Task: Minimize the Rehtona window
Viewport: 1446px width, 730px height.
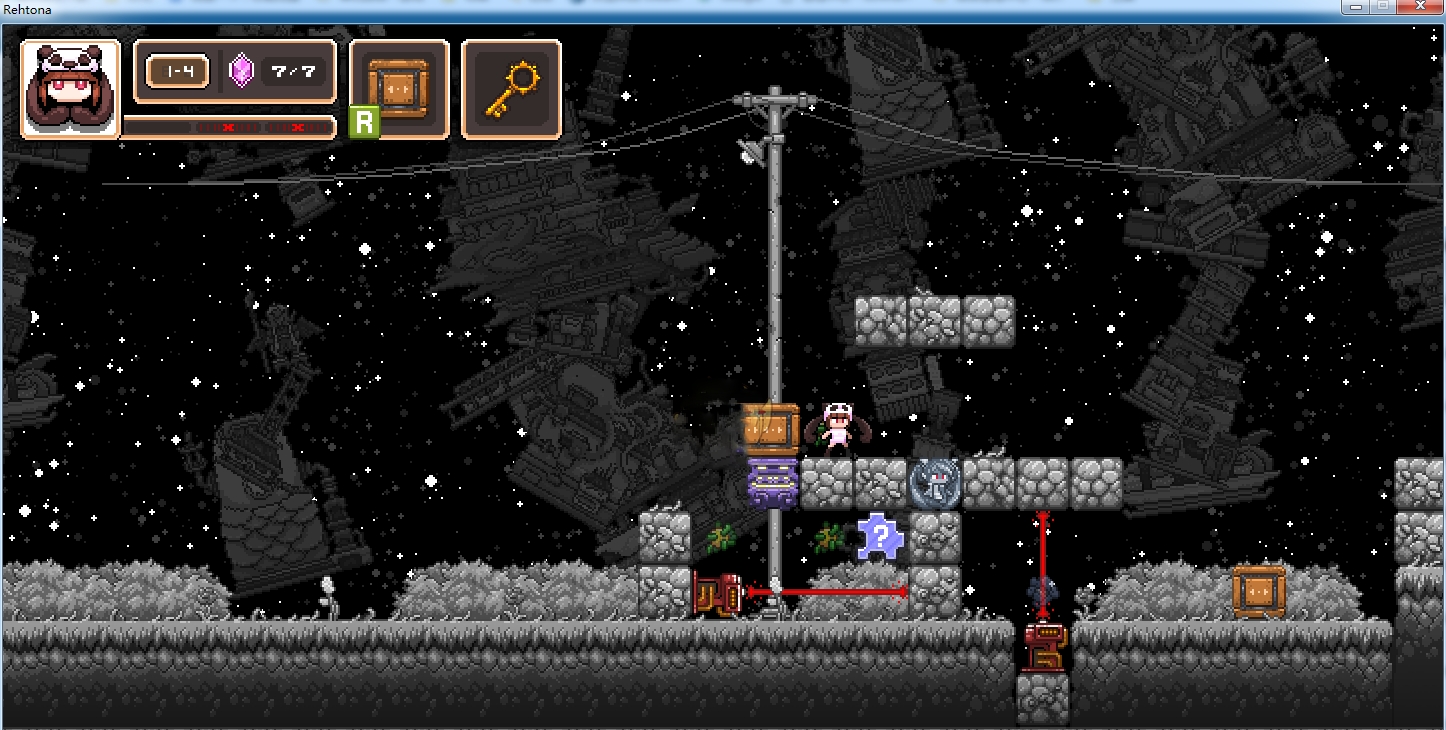Action: tap(1357, 7)
